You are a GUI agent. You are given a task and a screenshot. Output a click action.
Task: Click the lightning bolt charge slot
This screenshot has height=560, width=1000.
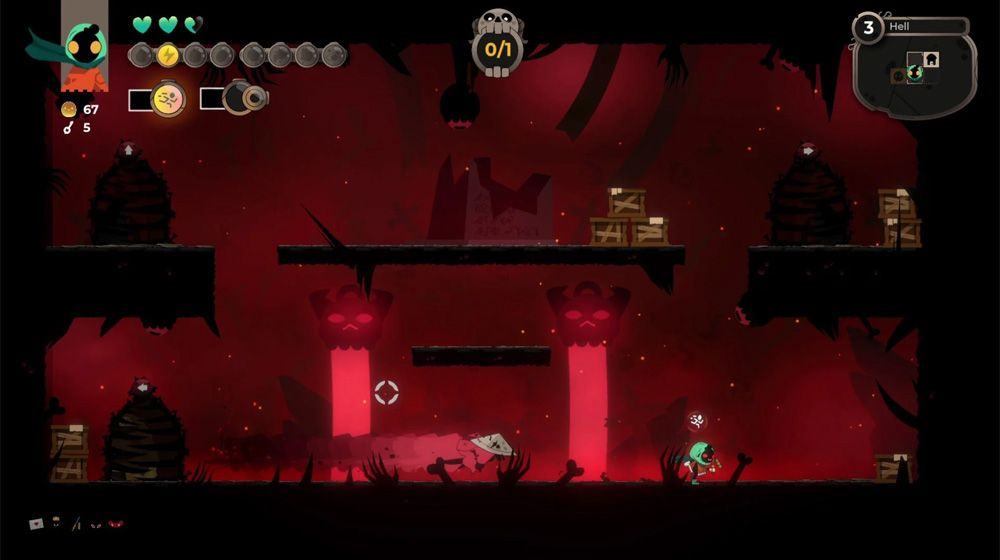pyautogui.click(x=167, y=55)
